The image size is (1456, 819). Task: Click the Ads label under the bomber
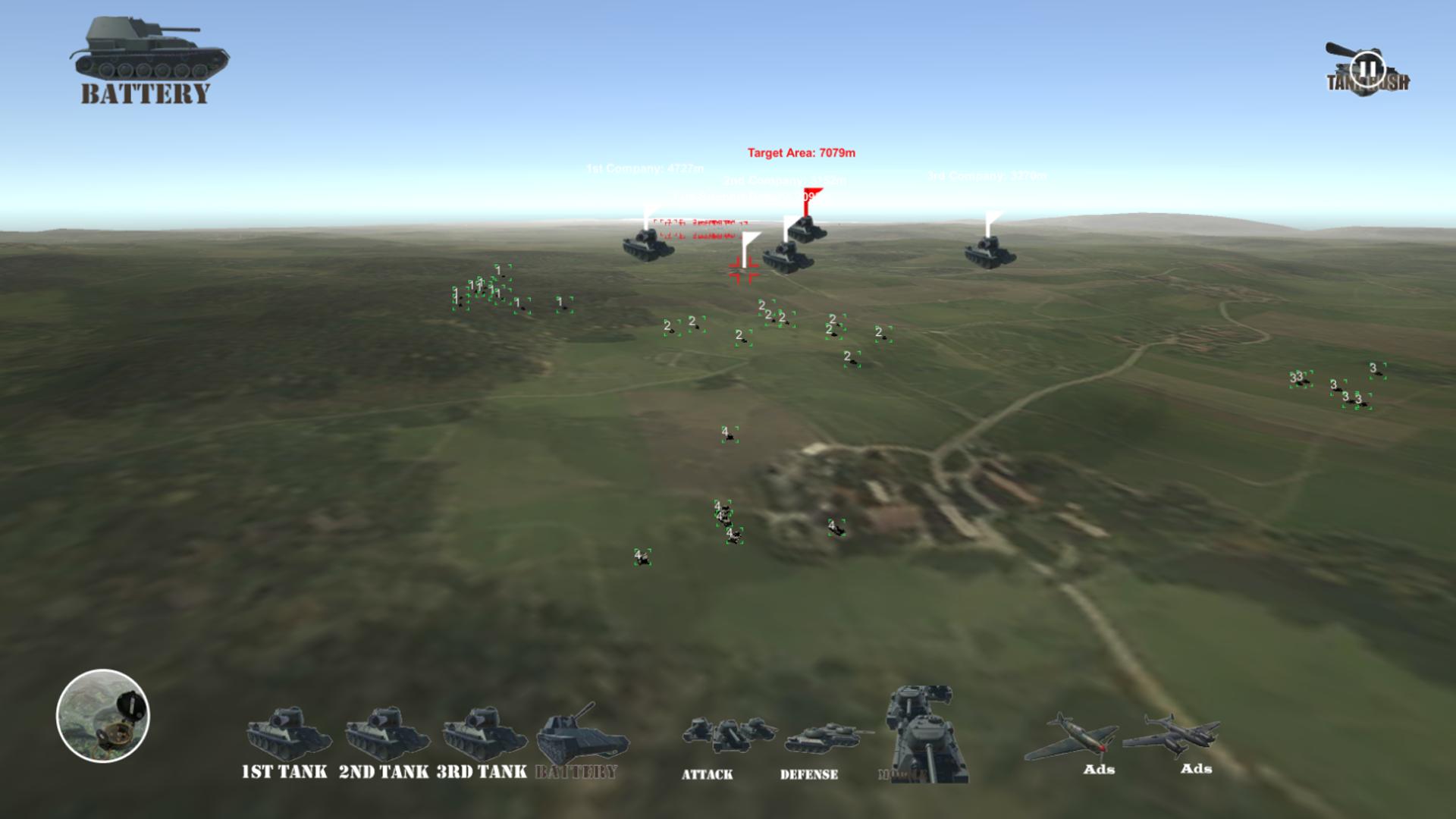coord(1197,768)
